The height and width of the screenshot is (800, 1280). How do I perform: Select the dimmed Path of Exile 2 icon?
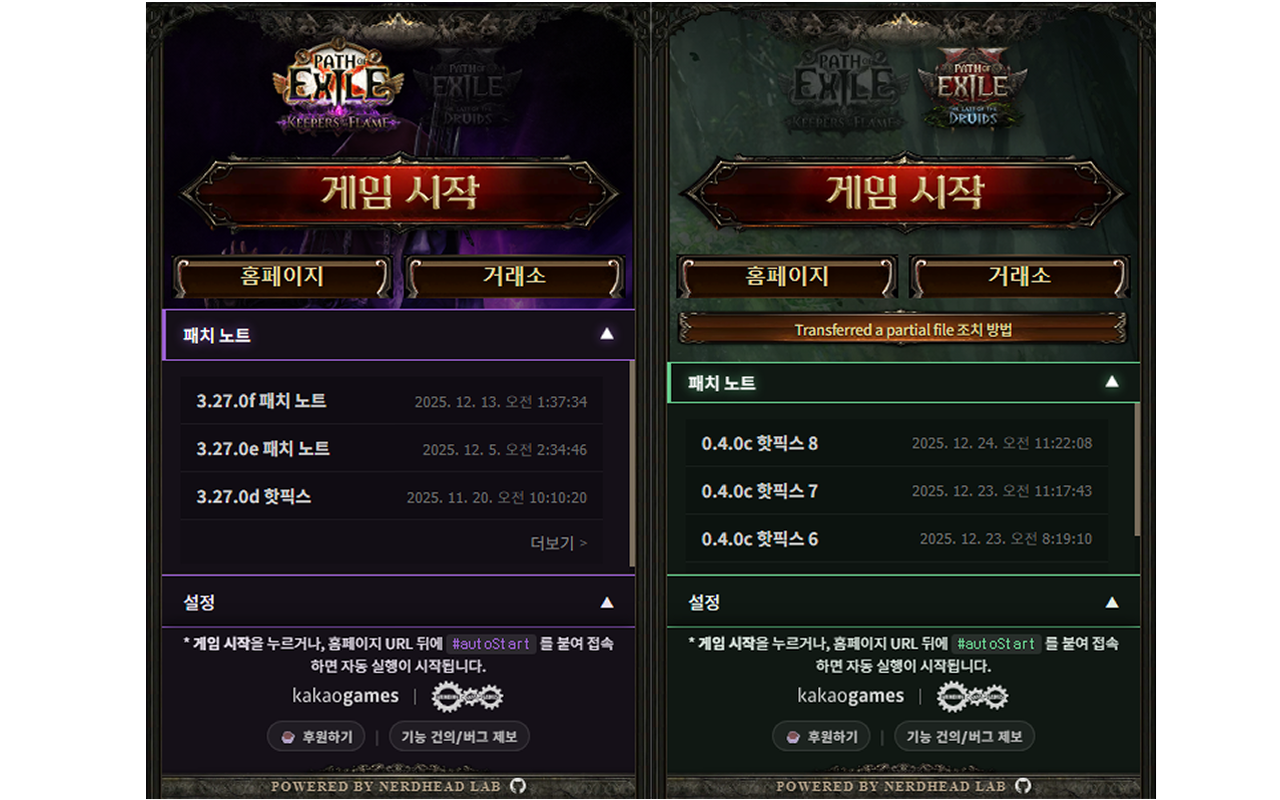470,85
